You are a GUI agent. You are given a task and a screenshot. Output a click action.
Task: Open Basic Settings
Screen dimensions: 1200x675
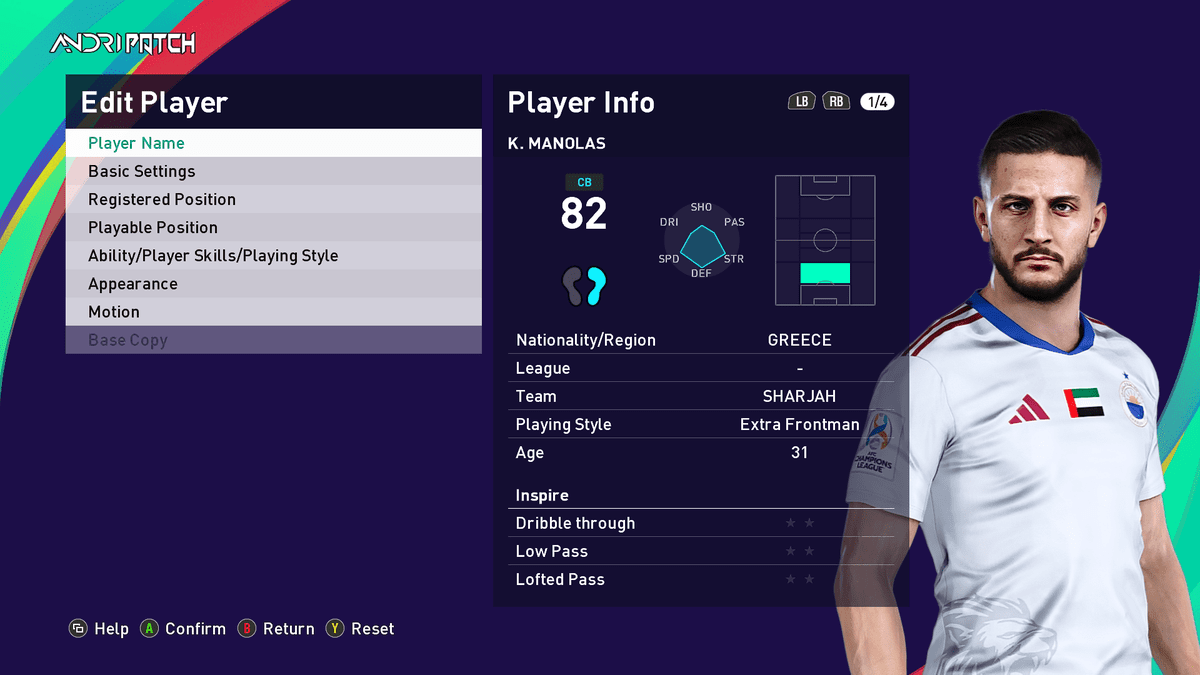(273, 171)
